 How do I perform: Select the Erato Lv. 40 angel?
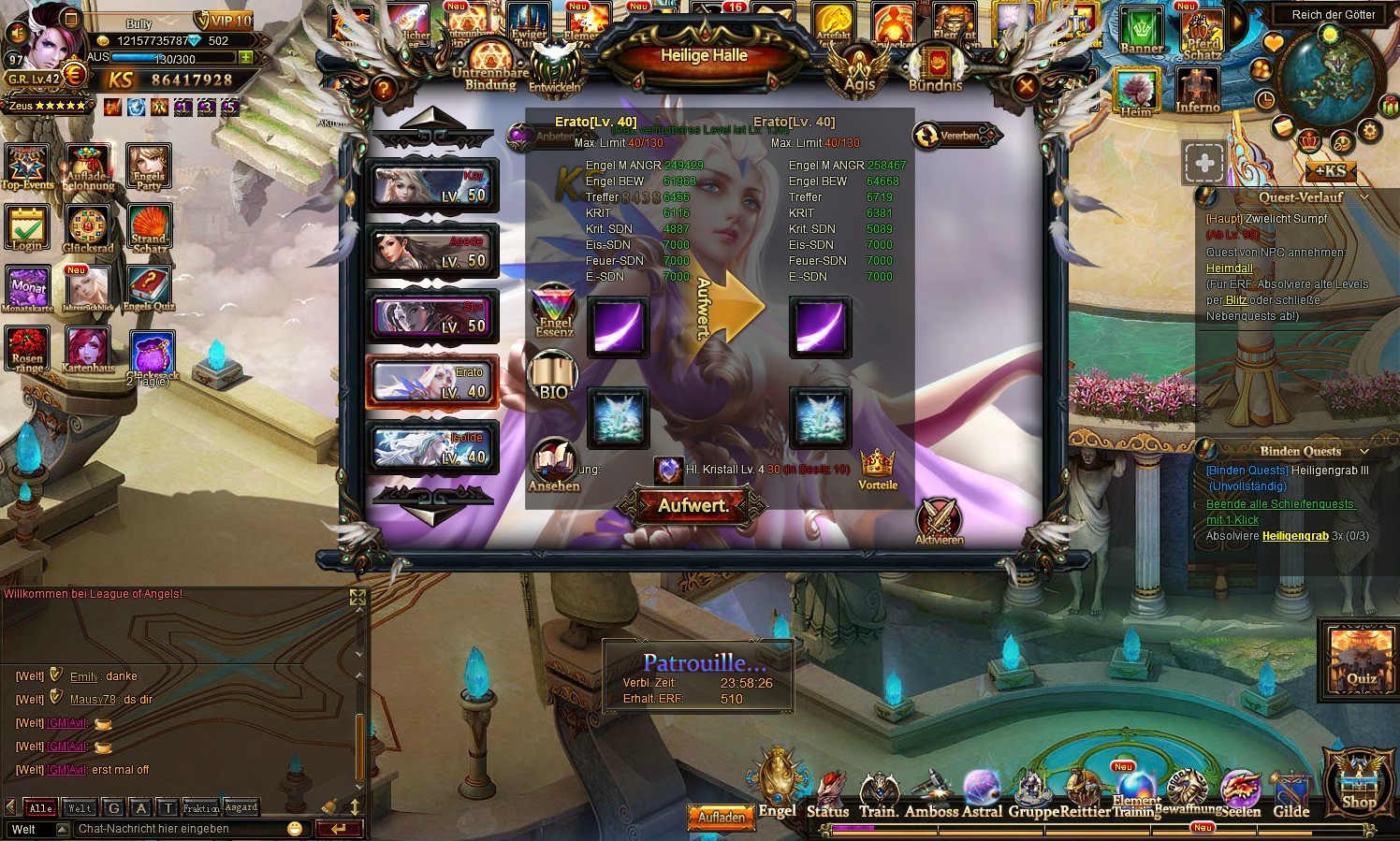click(432, 382)
